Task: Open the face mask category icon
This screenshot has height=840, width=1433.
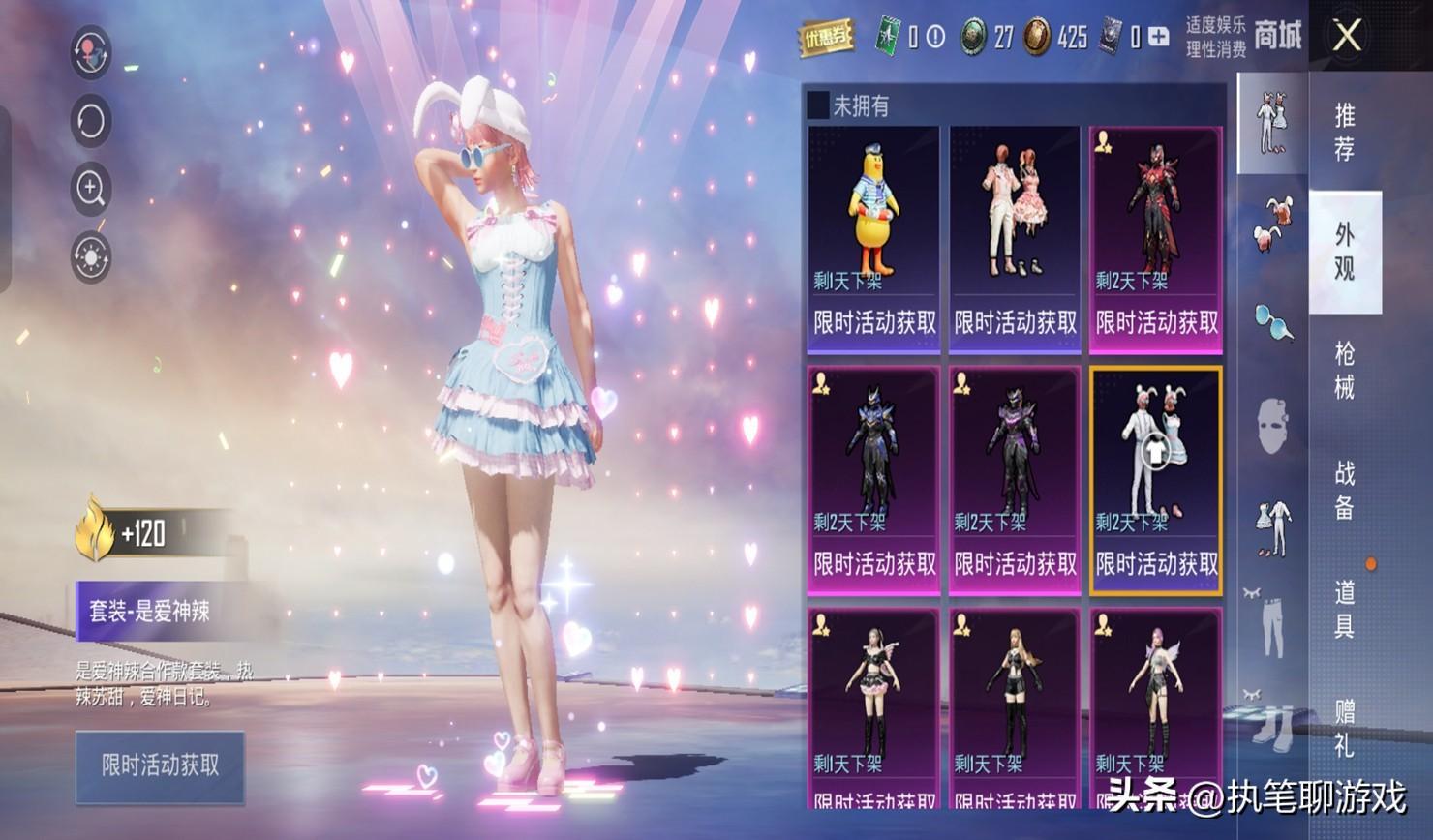Action: point(1272,426)
